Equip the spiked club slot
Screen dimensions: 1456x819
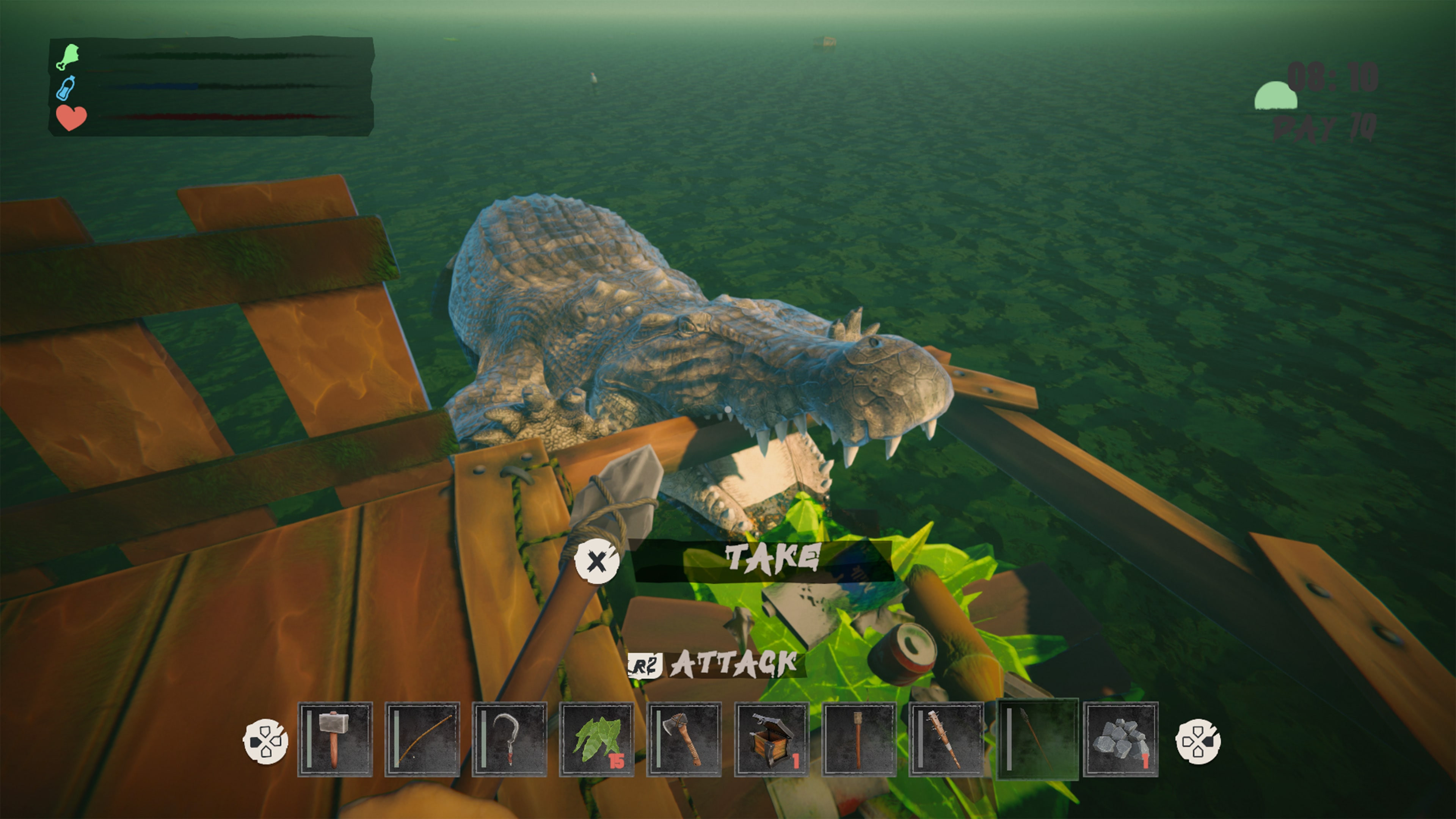pyautogui.click(x=946, y=739)
